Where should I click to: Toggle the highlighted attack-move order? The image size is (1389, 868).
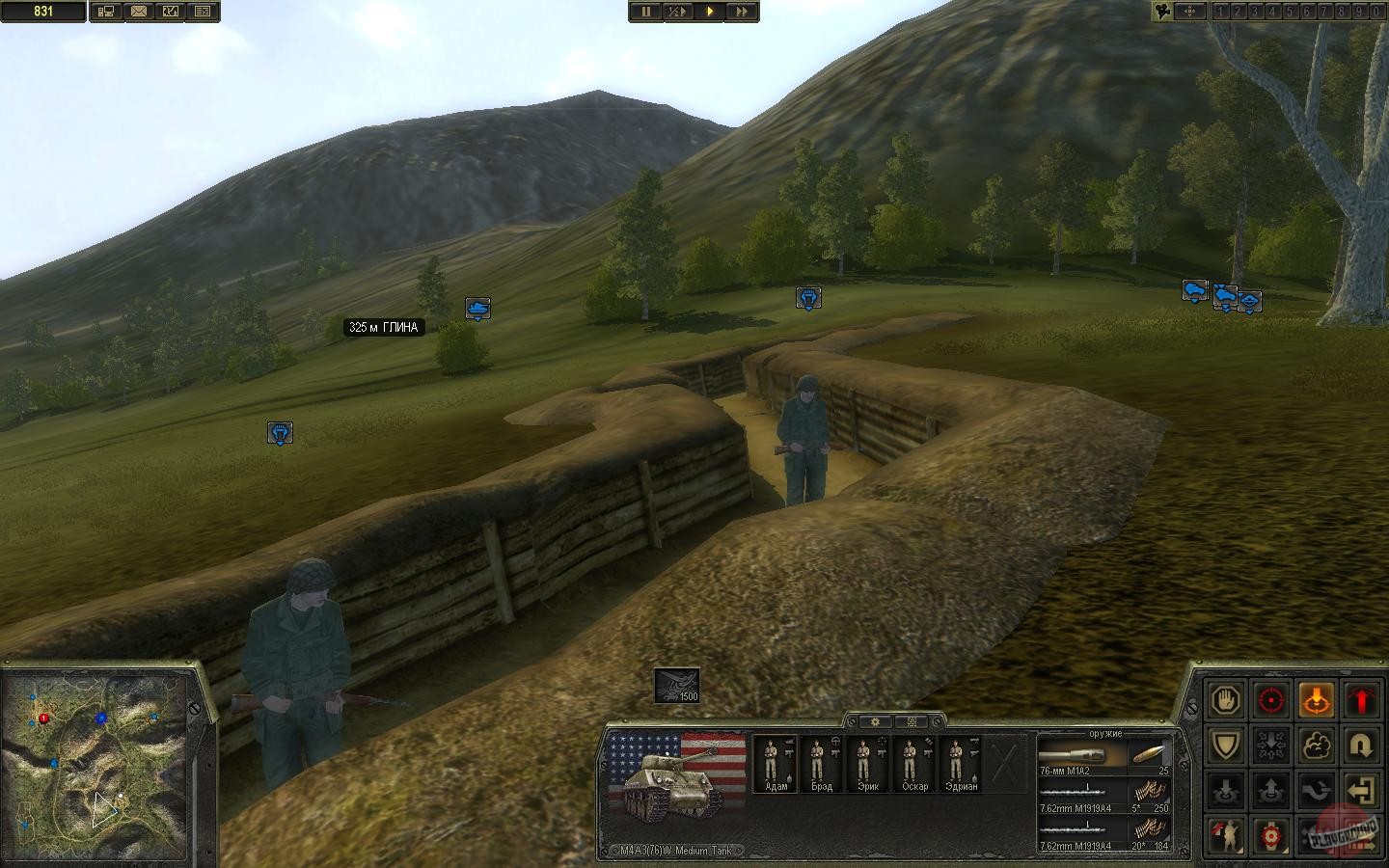[x=1318, y=699]
